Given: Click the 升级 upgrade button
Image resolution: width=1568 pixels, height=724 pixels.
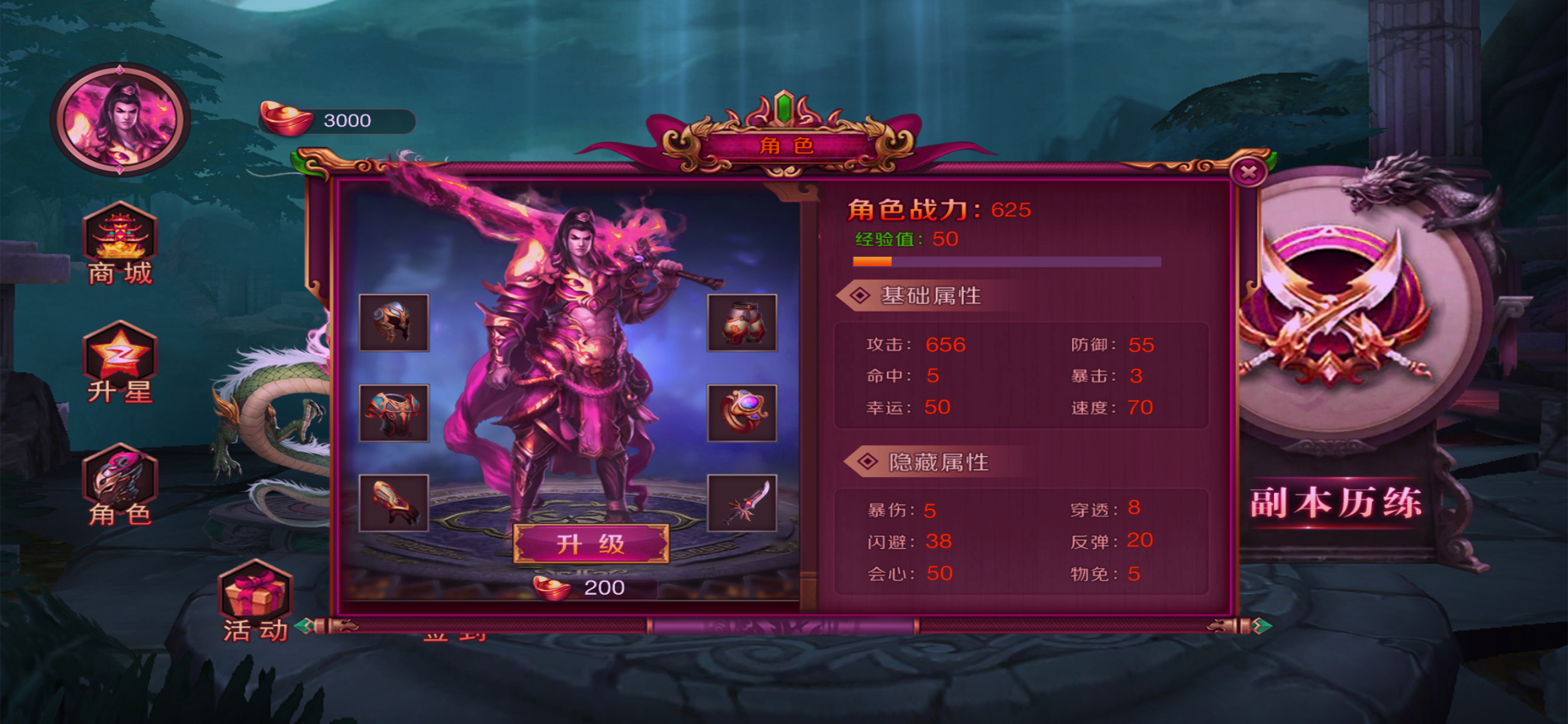Looking at the screenshot, I should [x=590, y=543].
